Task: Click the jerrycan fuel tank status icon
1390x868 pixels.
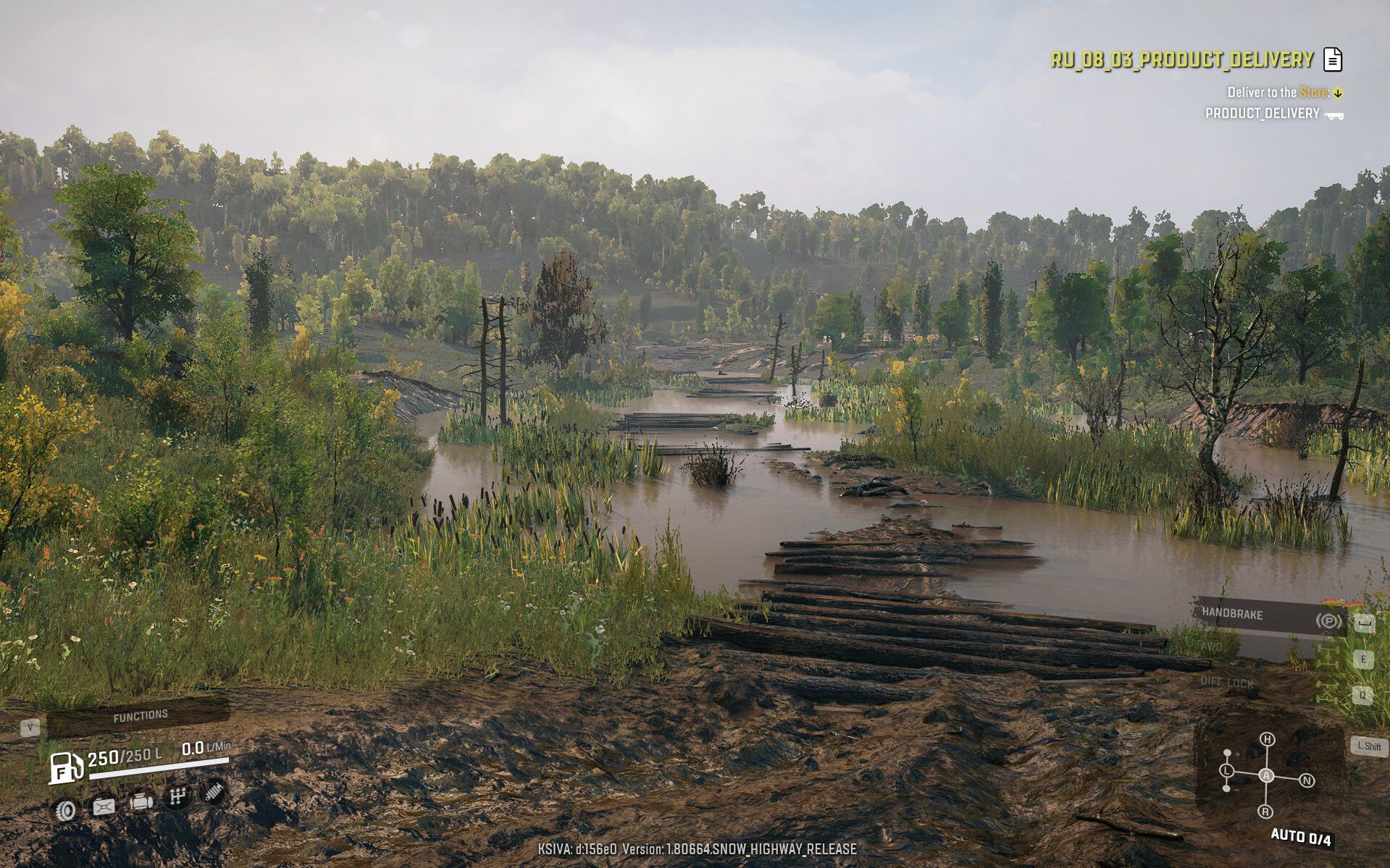Action: (x=104, y=806)
